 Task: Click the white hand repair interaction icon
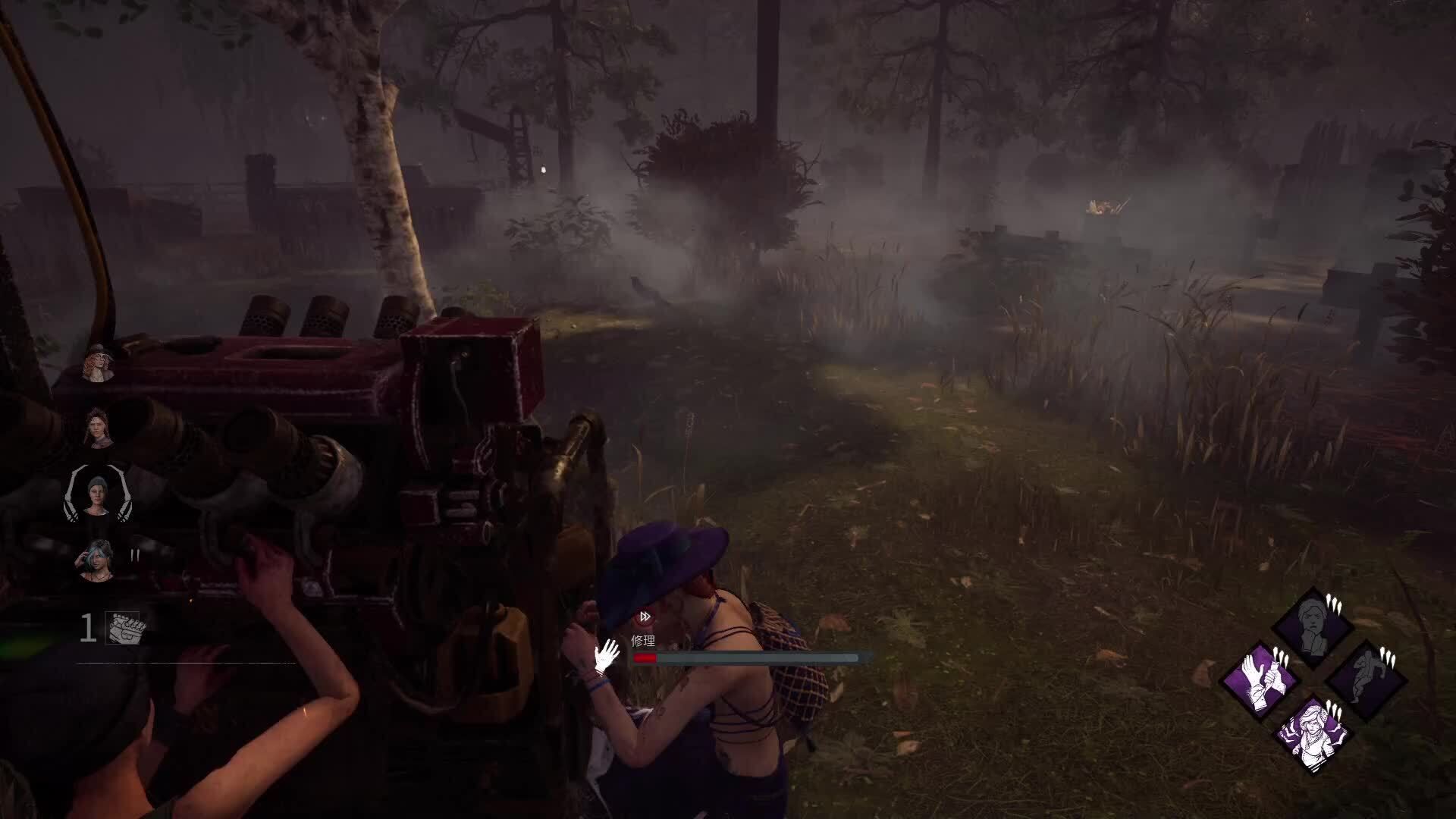(x=607, y=656)
